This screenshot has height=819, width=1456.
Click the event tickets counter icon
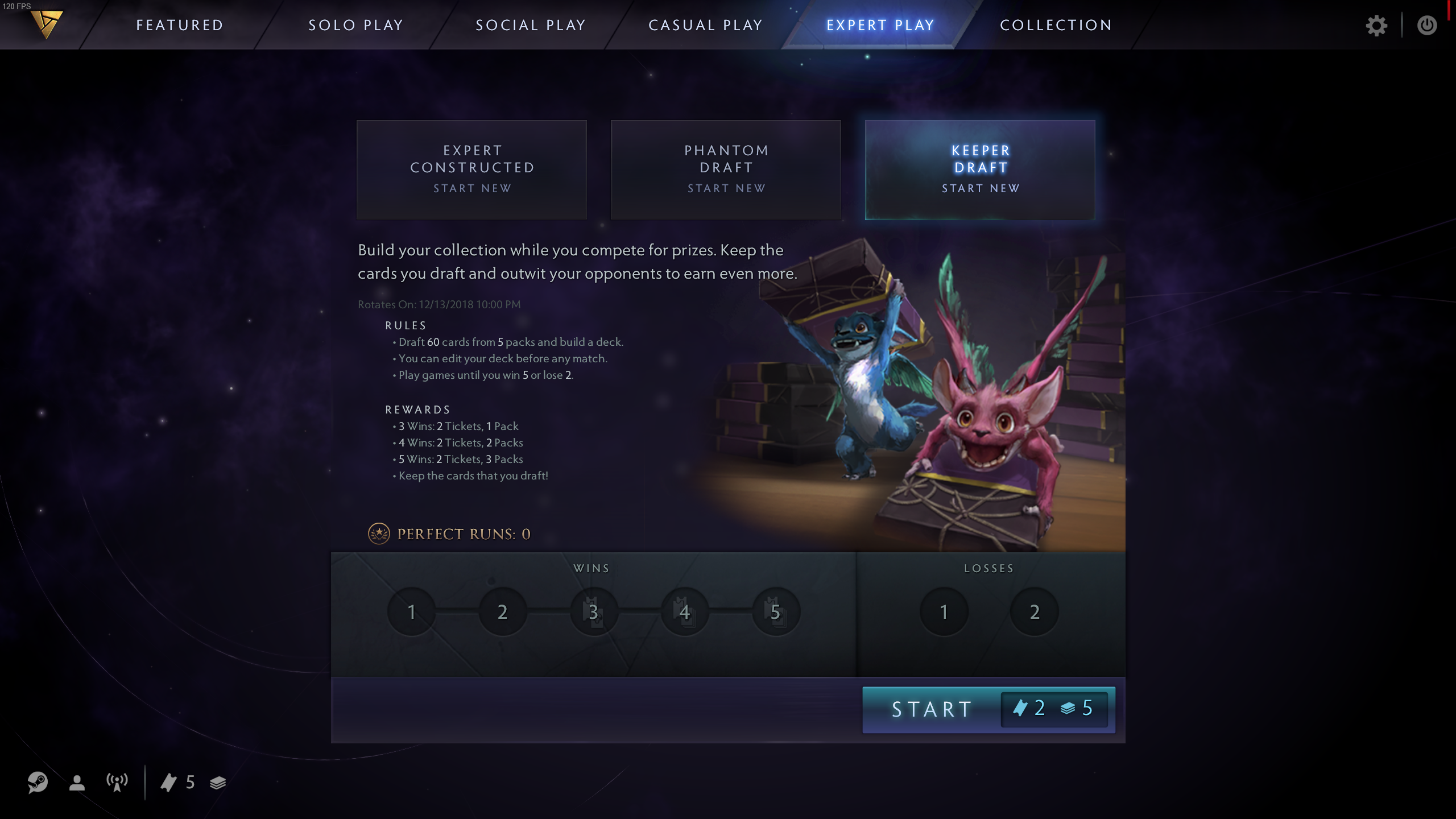coord(169,783)
